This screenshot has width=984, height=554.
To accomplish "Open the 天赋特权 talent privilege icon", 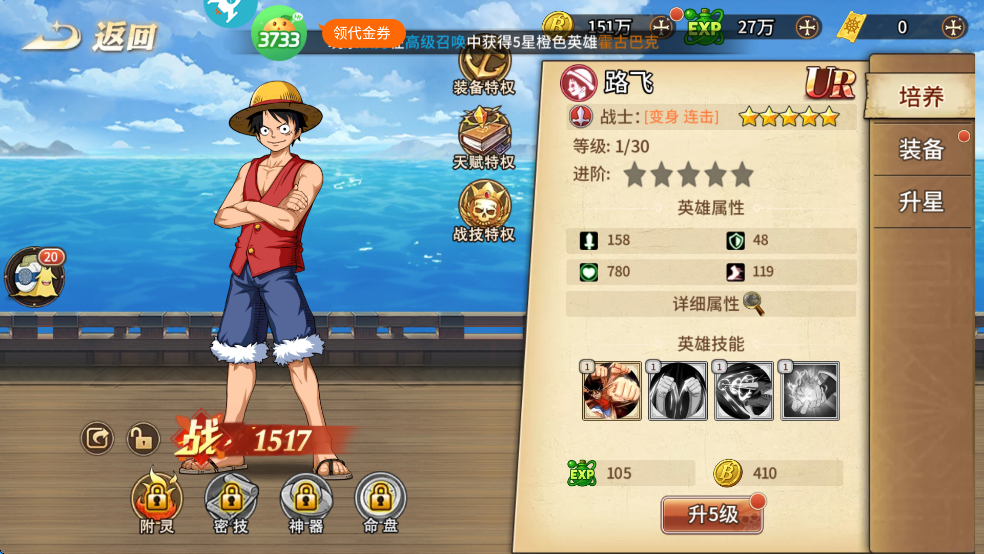I will pos(484,136).
